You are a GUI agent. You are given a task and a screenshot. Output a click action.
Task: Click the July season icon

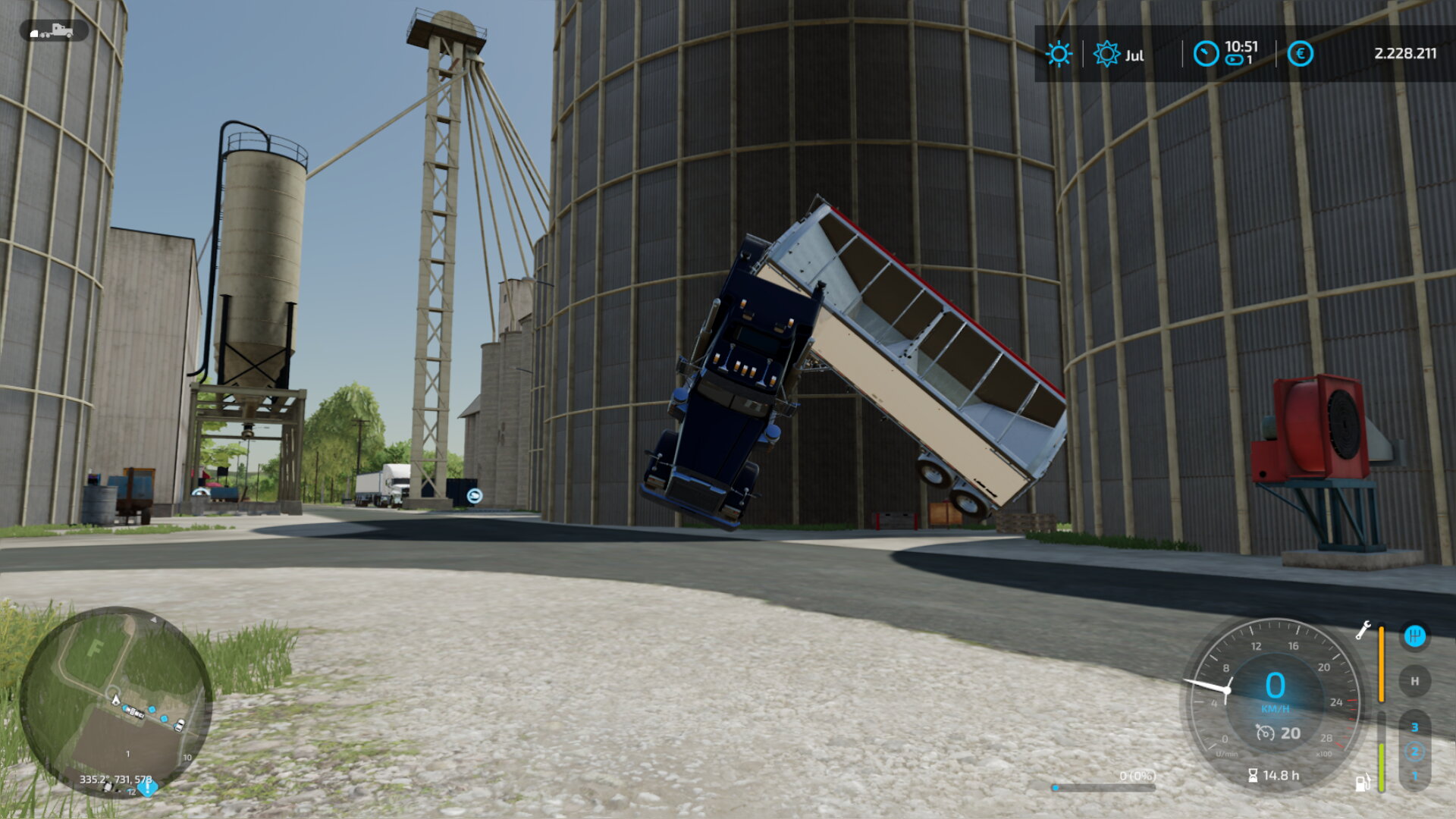[1106, 54]
